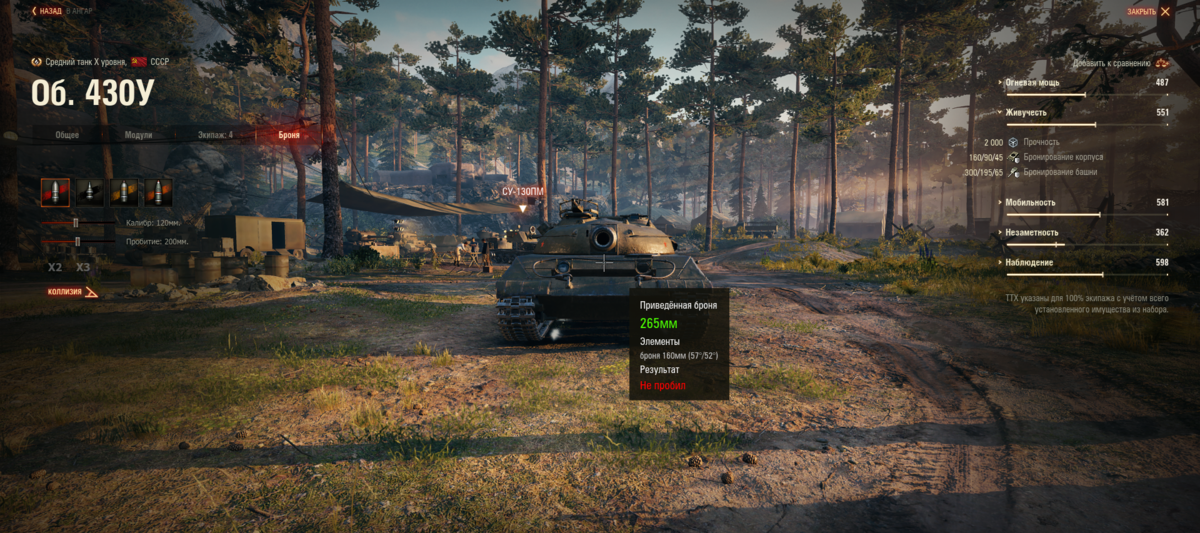The image size is (1200, 533).
Task: Collapse the Живучесть section
Action: (x=1026, y=113)
